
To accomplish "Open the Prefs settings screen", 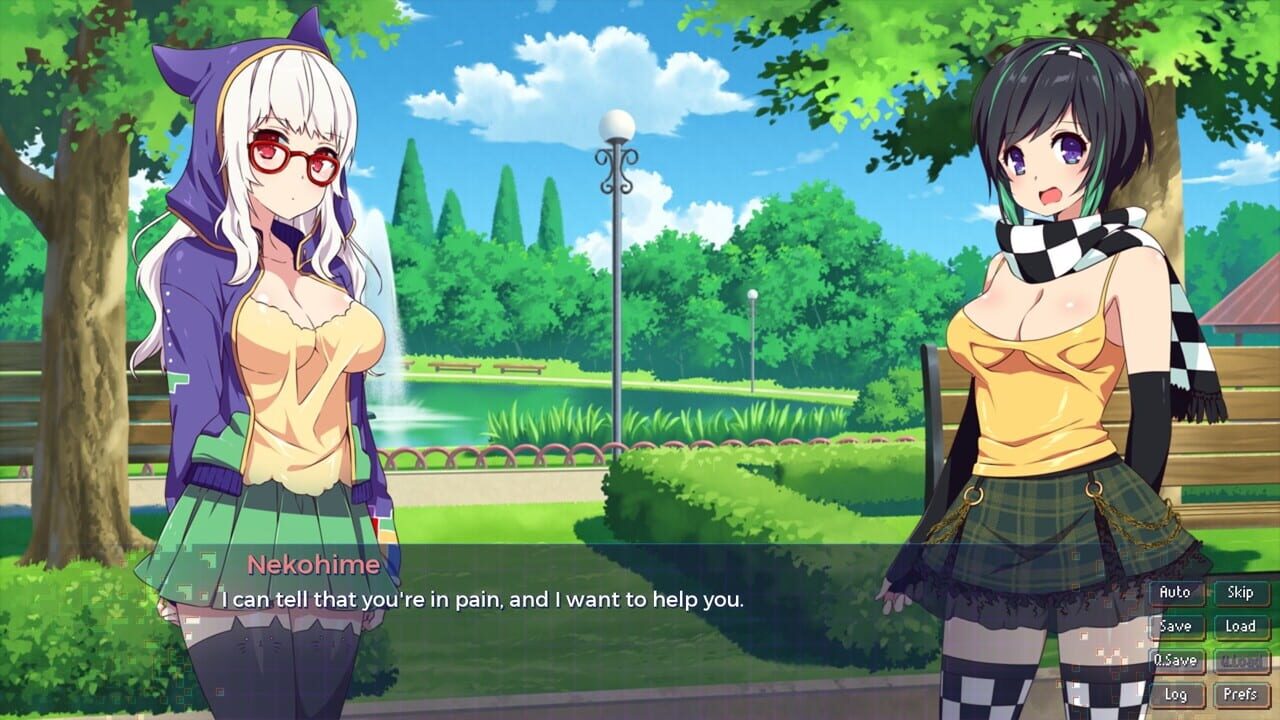I will click(1240, 694).
